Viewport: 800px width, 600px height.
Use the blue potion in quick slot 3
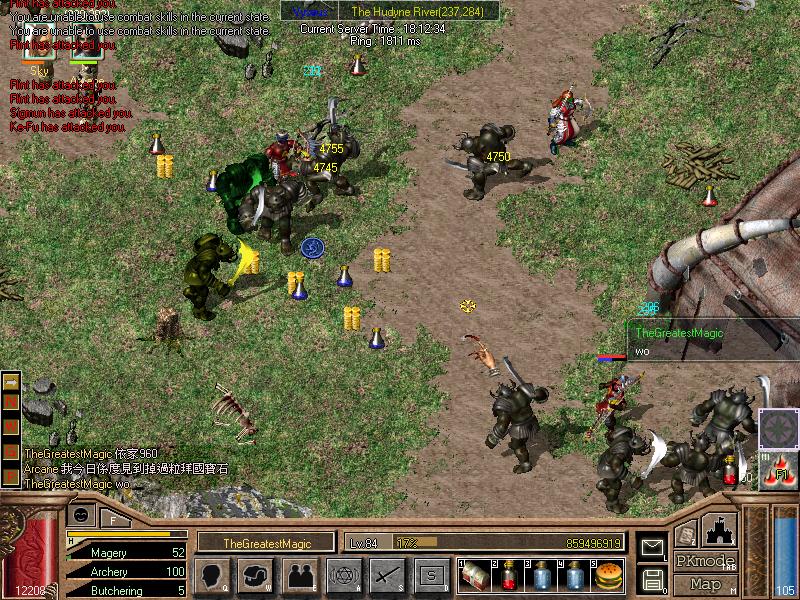(541, 575)
